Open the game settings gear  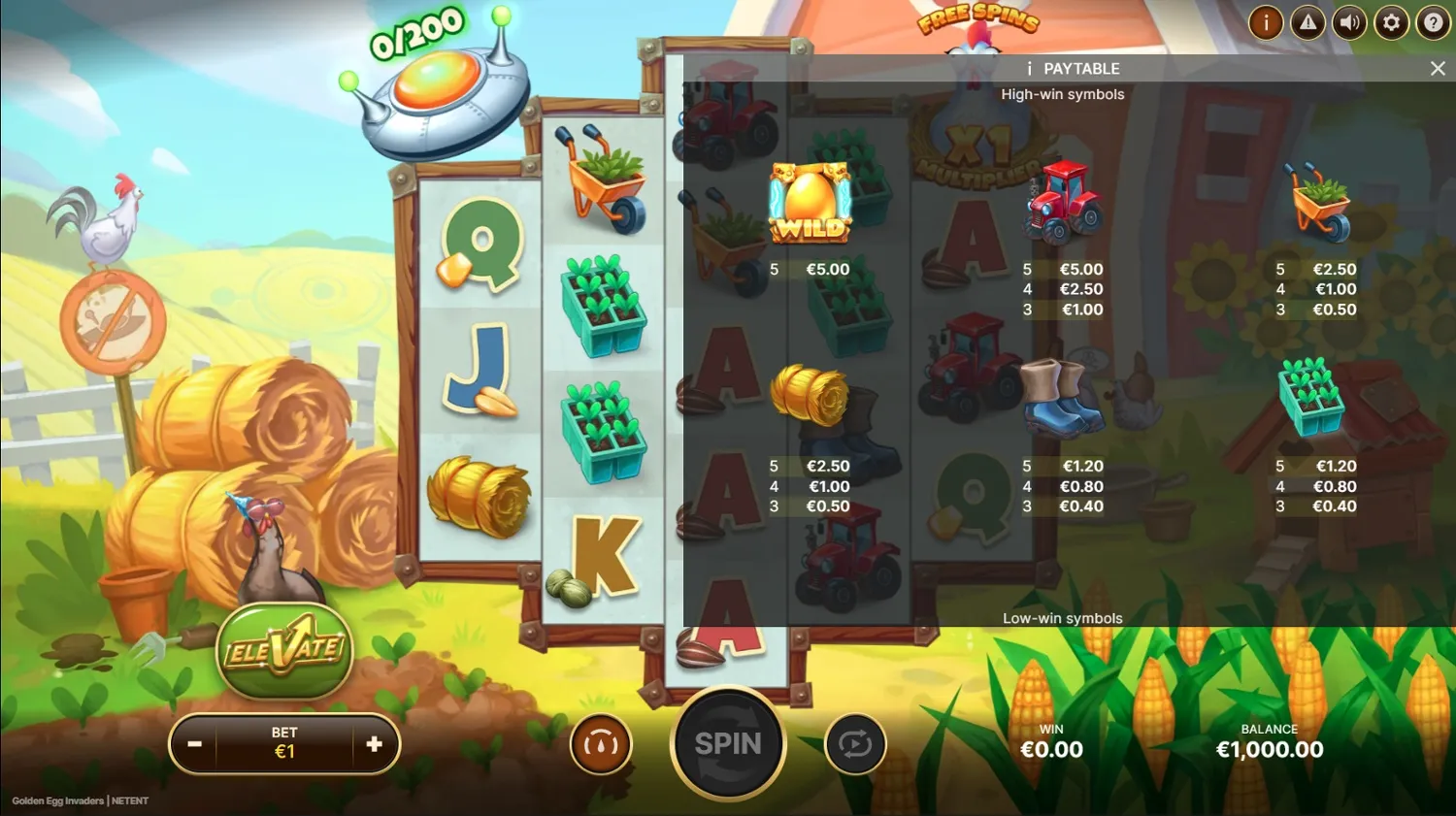point(1391,22)
